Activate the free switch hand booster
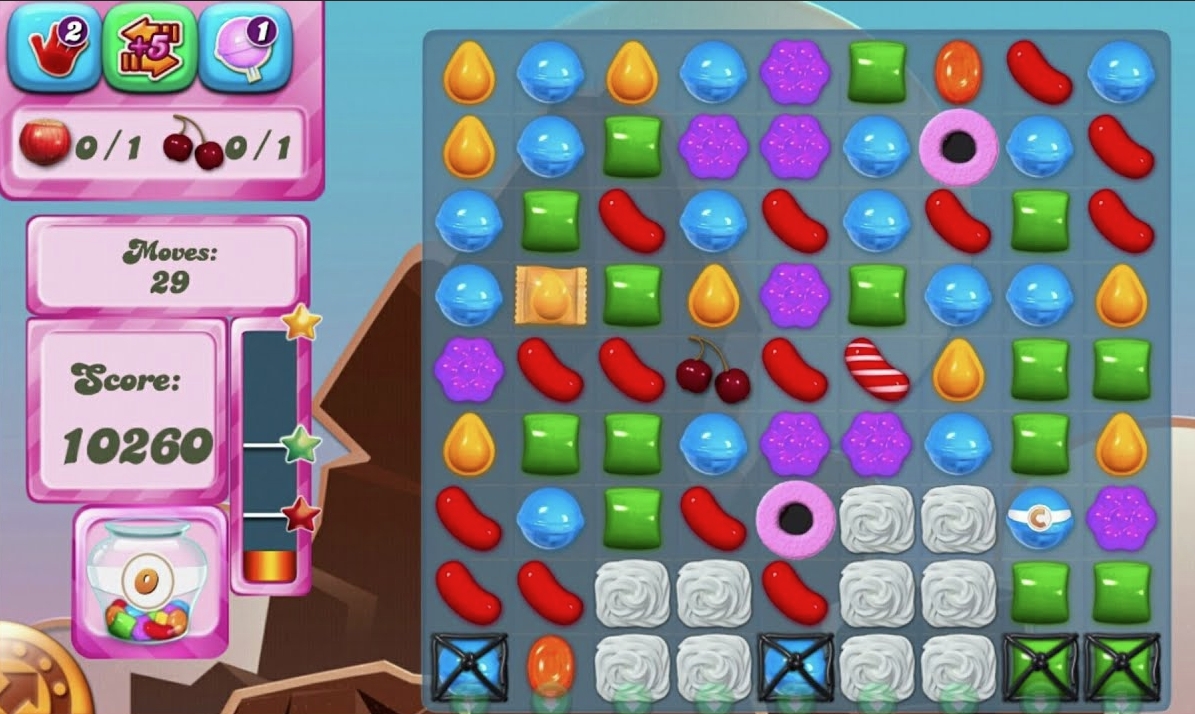The image size is (1195, 714). click(x=53, y=47)
